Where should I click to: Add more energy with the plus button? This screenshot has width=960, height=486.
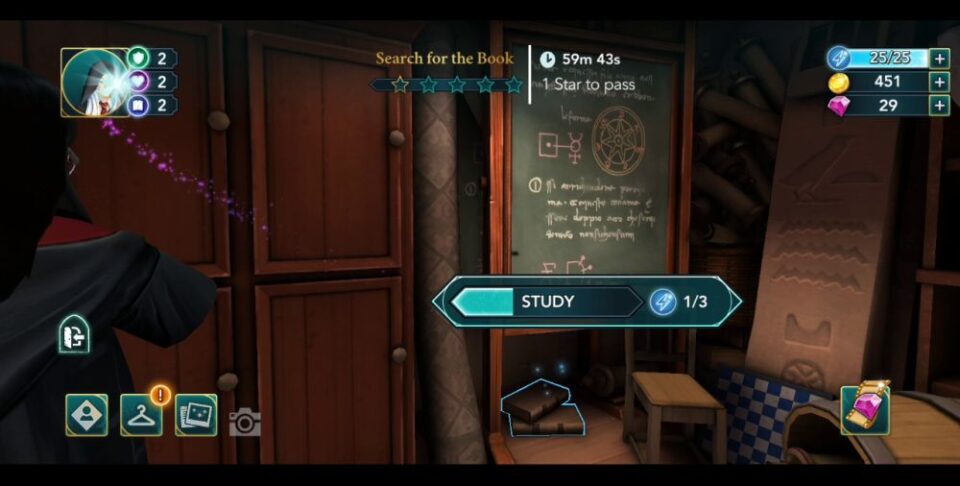coord(939,58)
